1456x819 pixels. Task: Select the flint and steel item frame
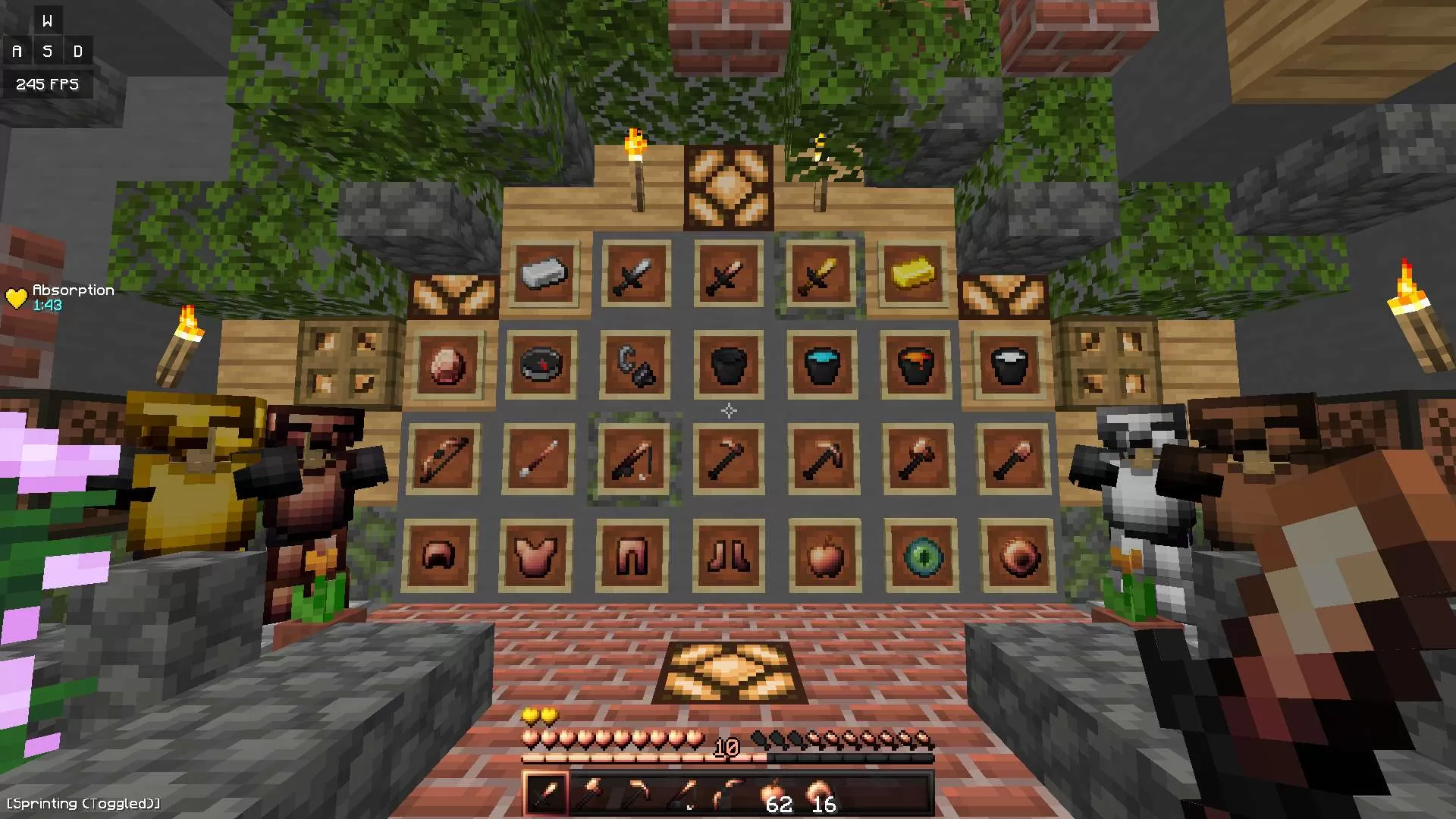coord(634,364)
